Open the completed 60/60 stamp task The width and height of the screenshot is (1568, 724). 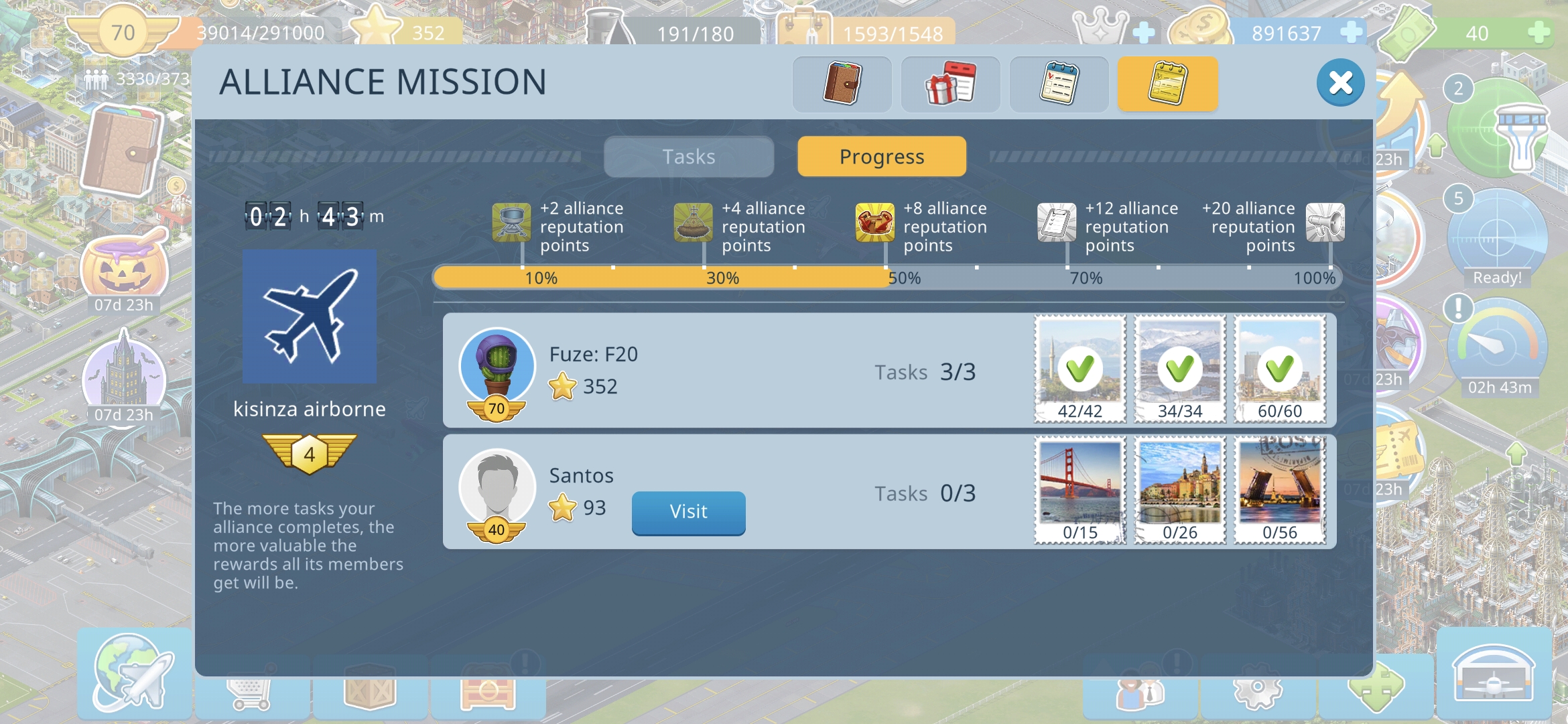click(x=1280, y=369)
